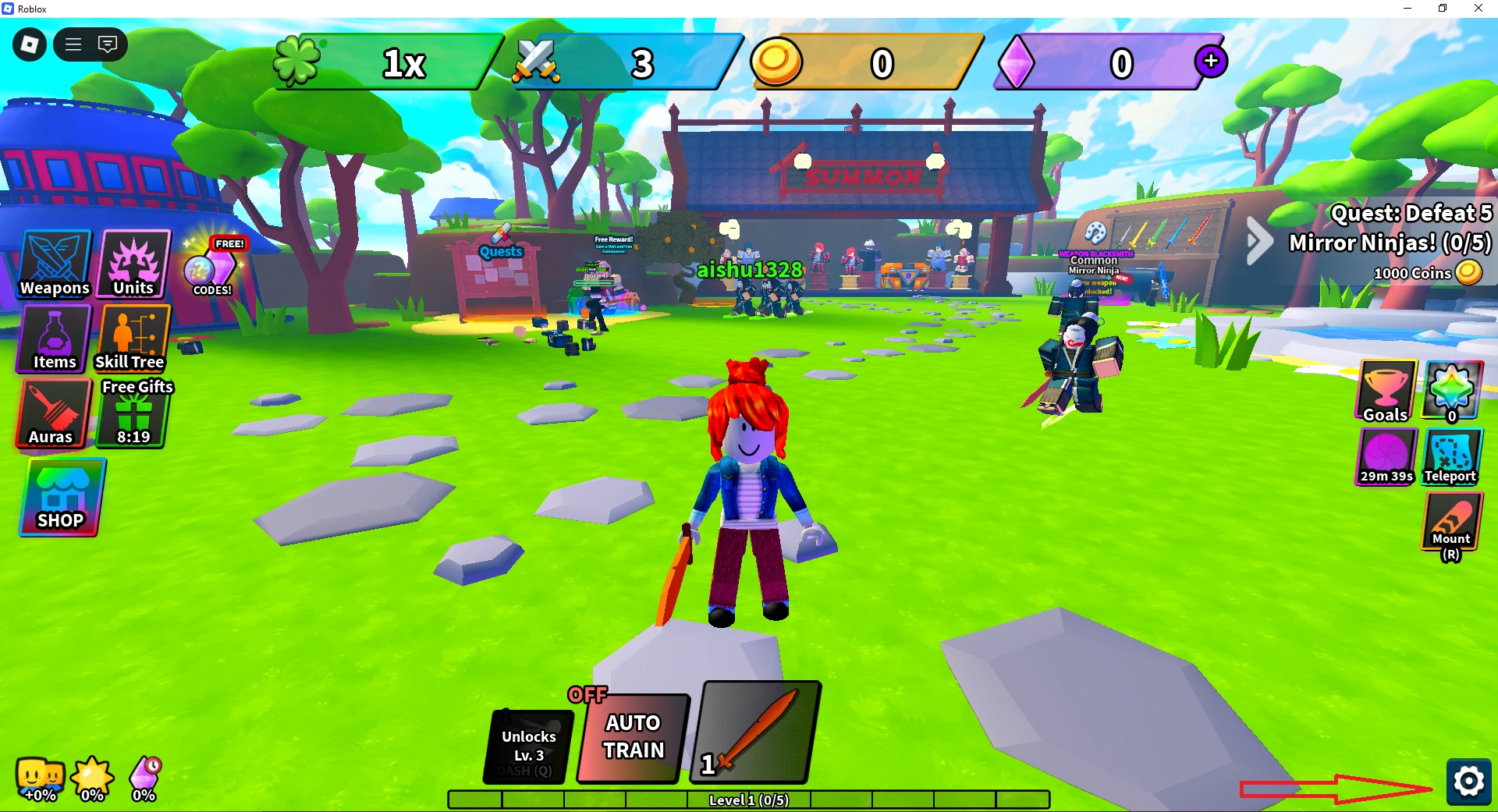Viewport: 1498px width, 812px height.
Task: Open the SHOP
Action: (62, 498)
